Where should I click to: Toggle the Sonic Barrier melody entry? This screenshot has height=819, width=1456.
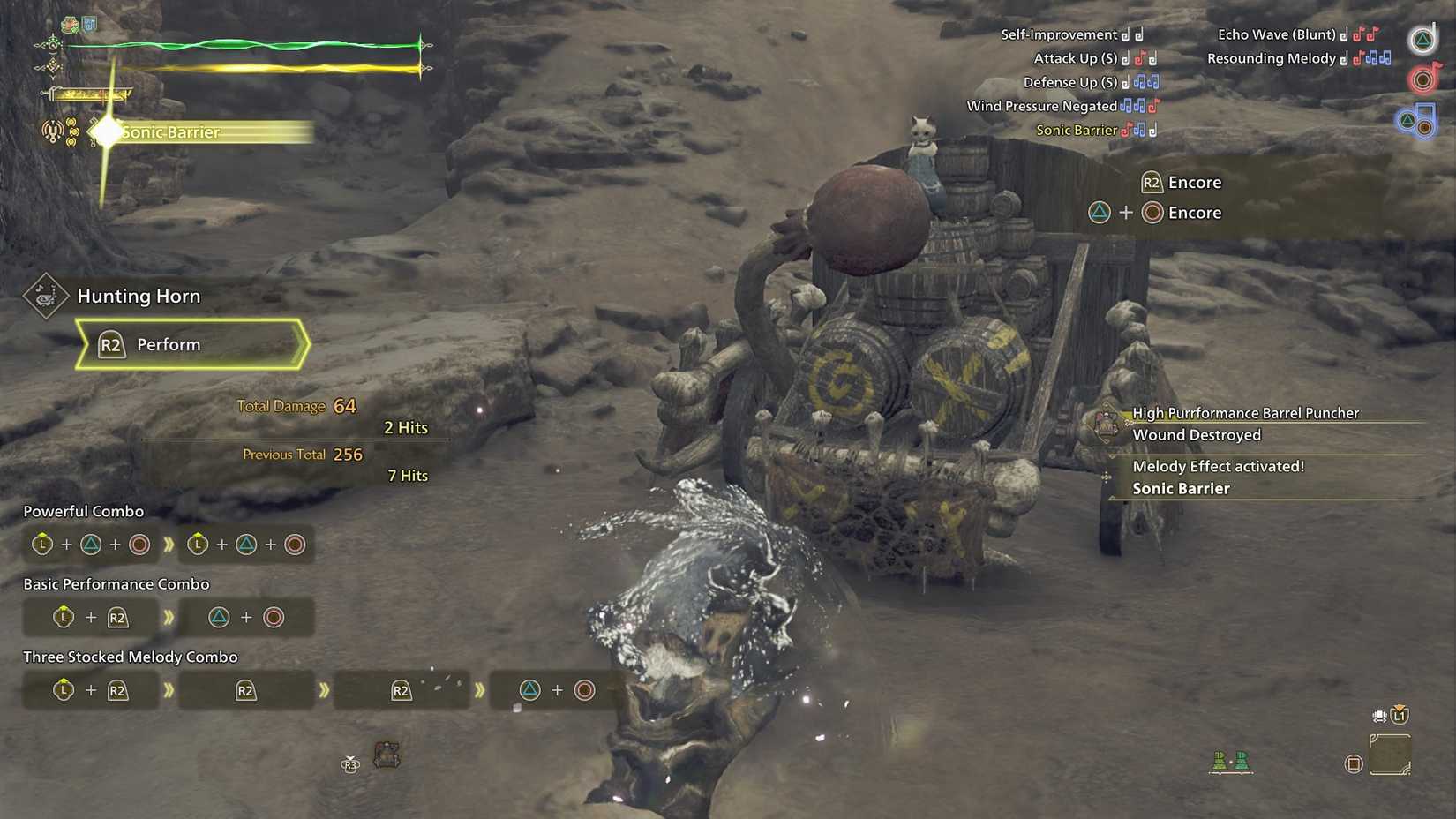coord(1077,130)
